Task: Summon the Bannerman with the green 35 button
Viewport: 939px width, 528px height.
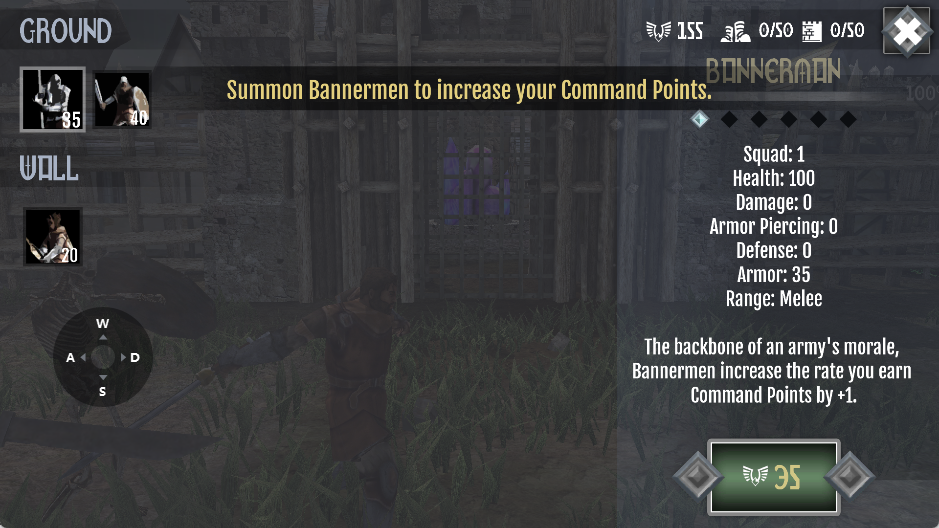Action: click(x=773, y=476)
